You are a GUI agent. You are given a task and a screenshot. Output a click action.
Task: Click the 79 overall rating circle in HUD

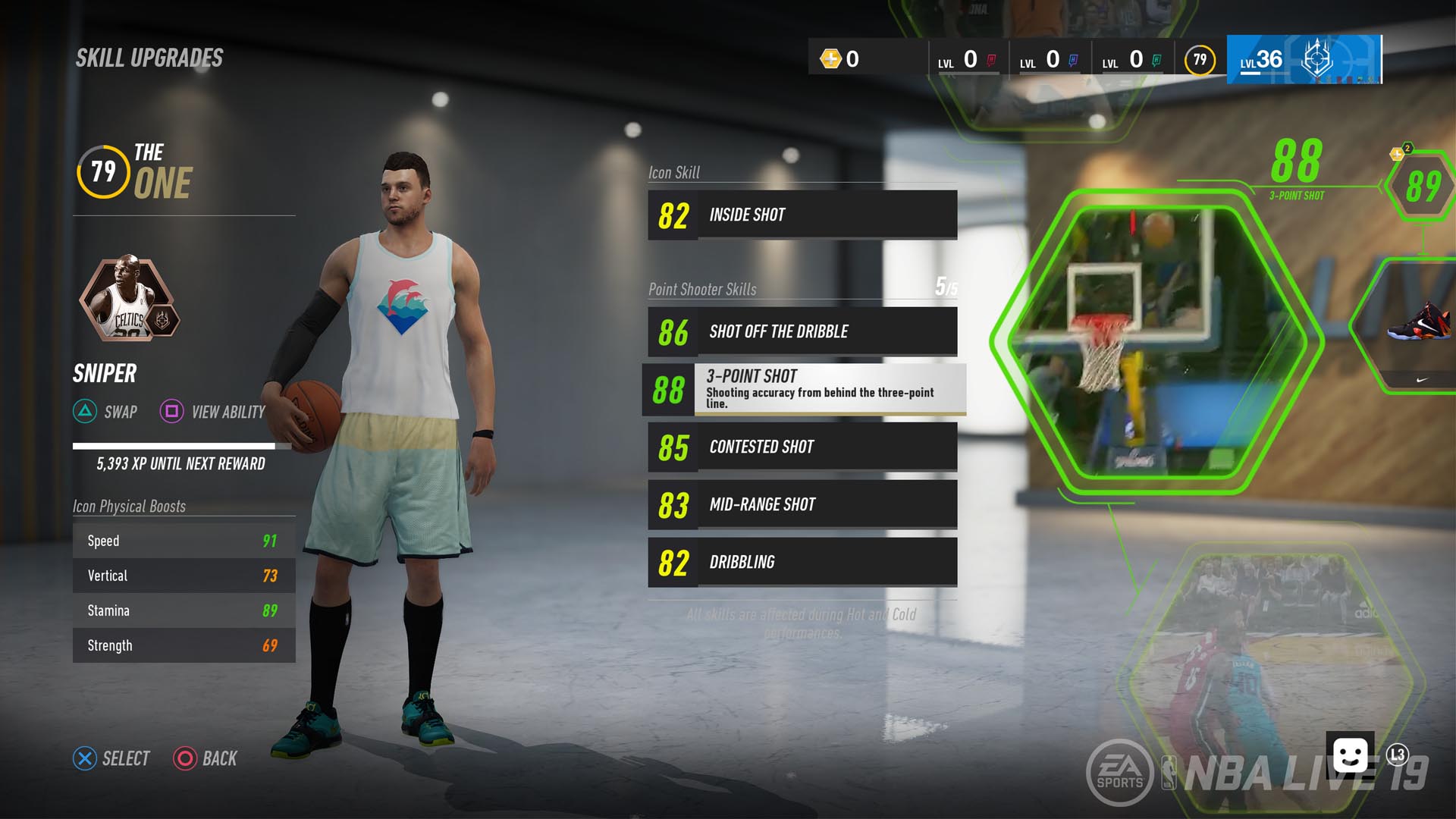click(x=1200, y=60)
